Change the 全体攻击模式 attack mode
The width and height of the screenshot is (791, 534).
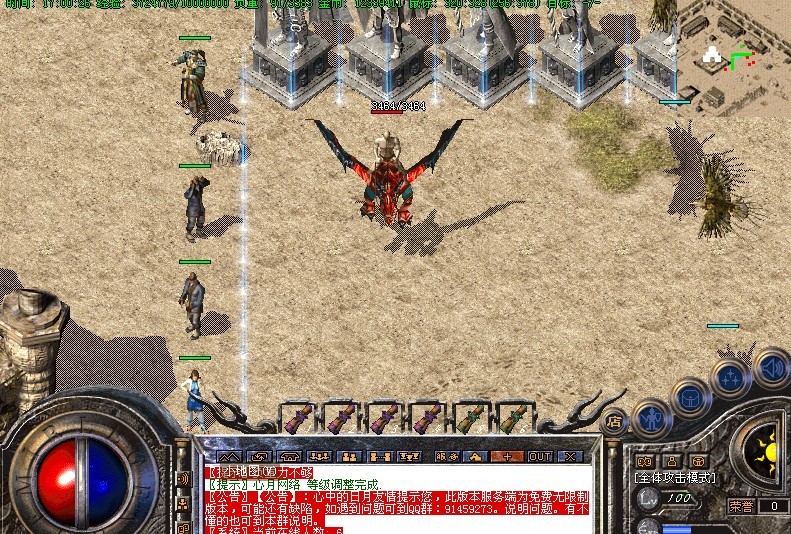(676, 478)
